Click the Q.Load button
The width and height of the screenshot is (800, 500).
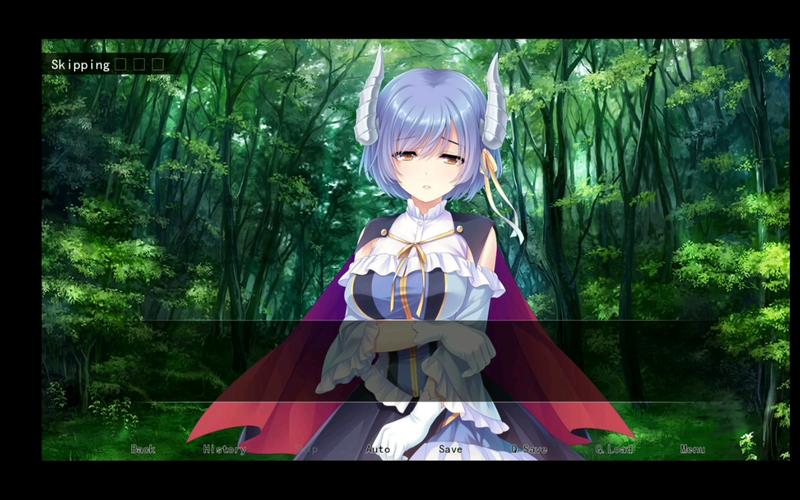615,450
